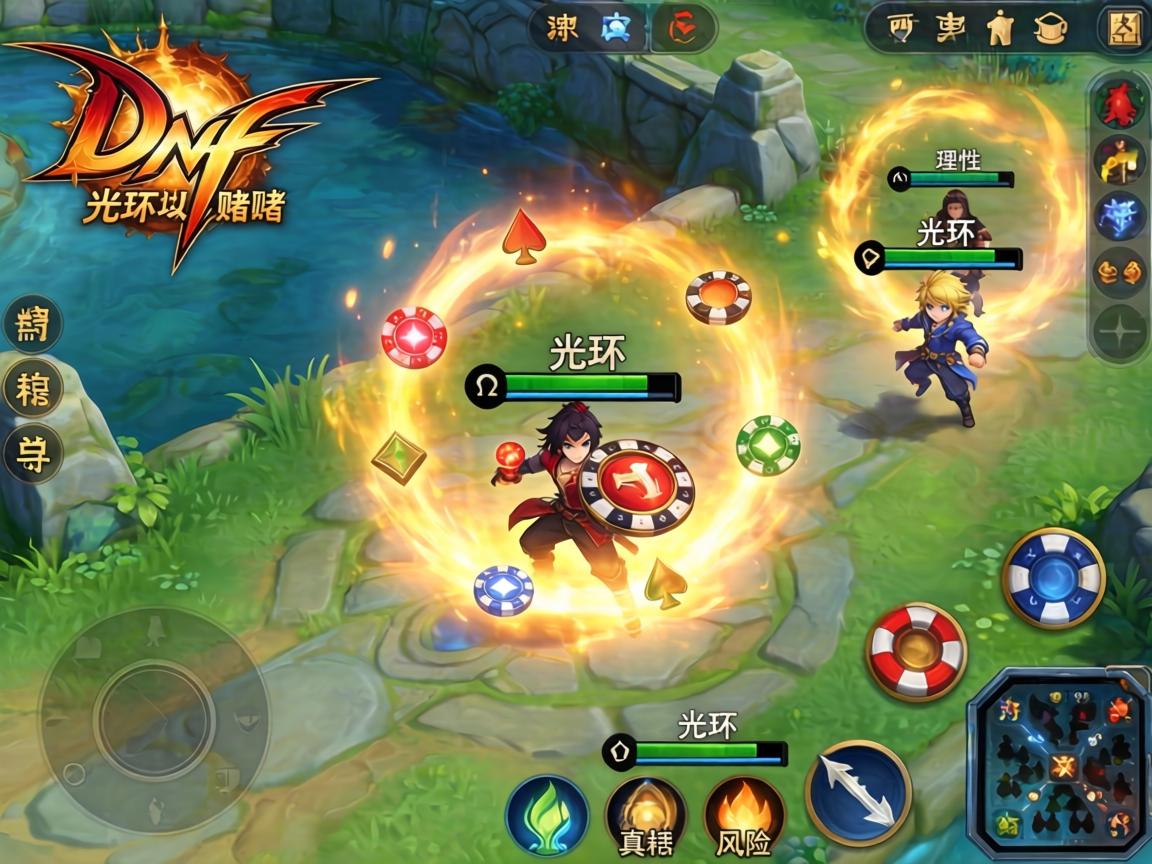Viewport: 1152px width, 864px height.
Task: Click the blue crystal icon at top
Action: pos(613,30)
